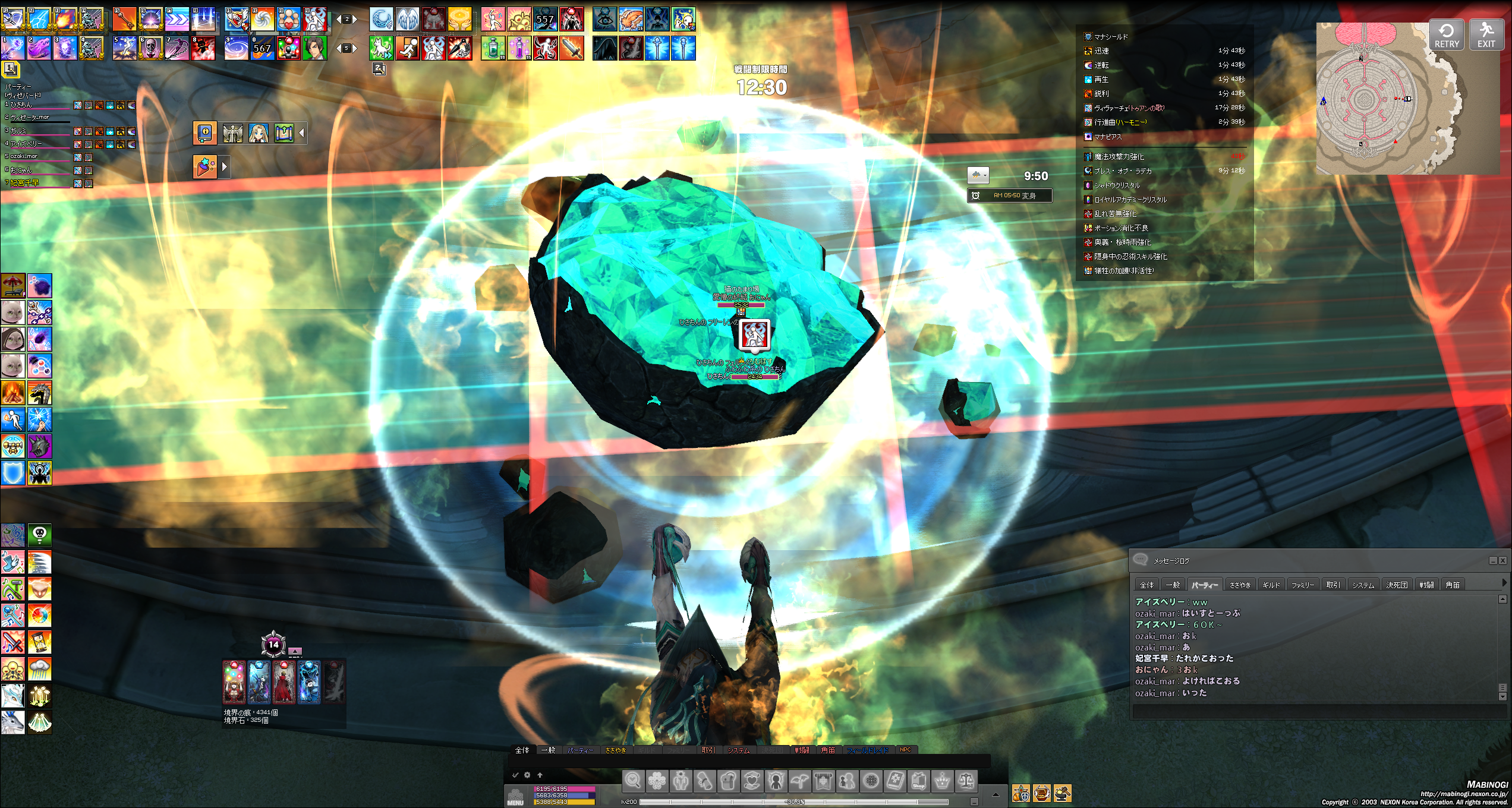Open the main MENU button

tap(515, 797)
